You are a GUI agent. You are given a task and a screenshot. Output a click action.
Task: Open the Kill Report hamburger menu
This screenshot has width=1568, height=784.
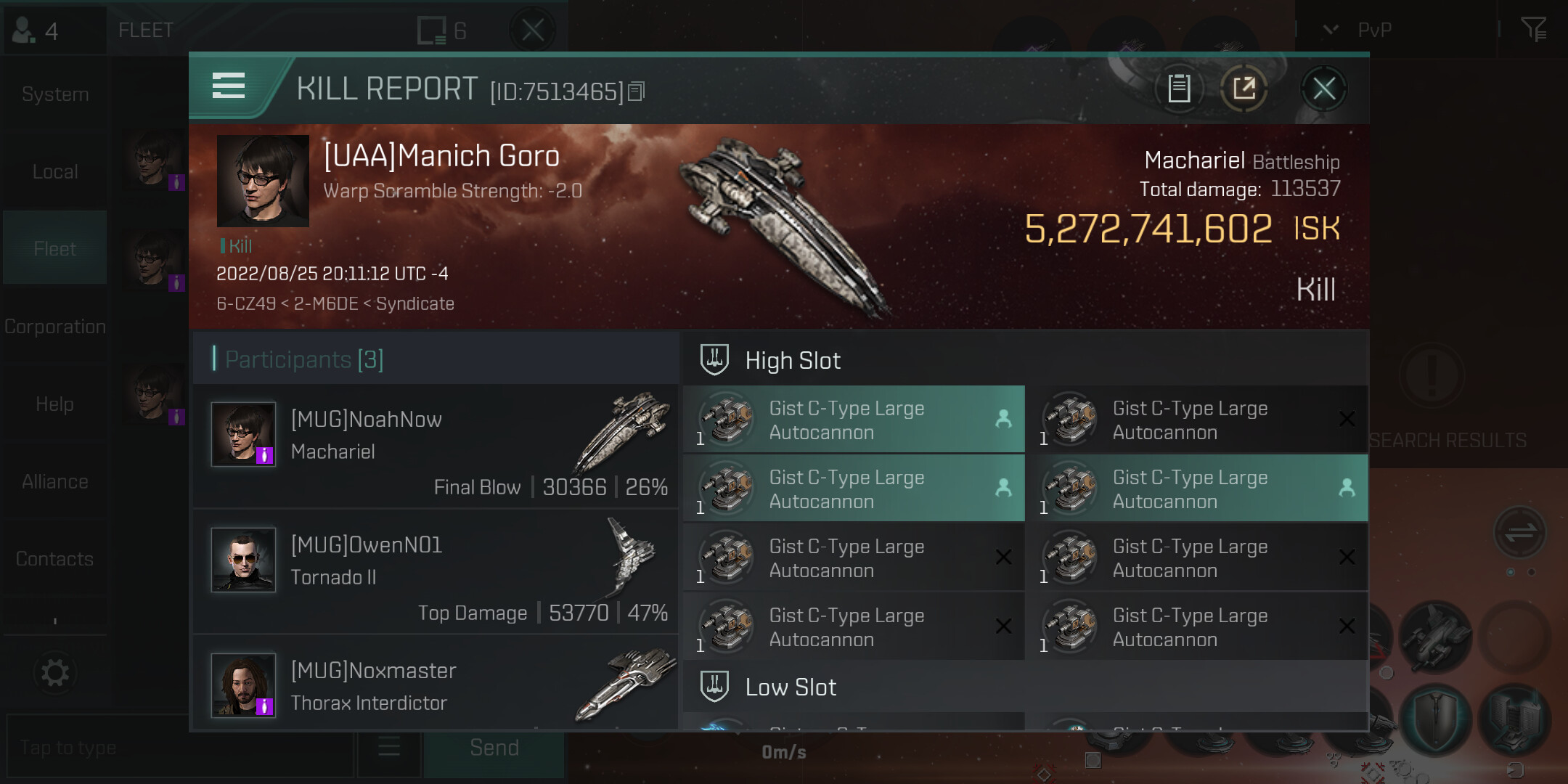[228, 86]
